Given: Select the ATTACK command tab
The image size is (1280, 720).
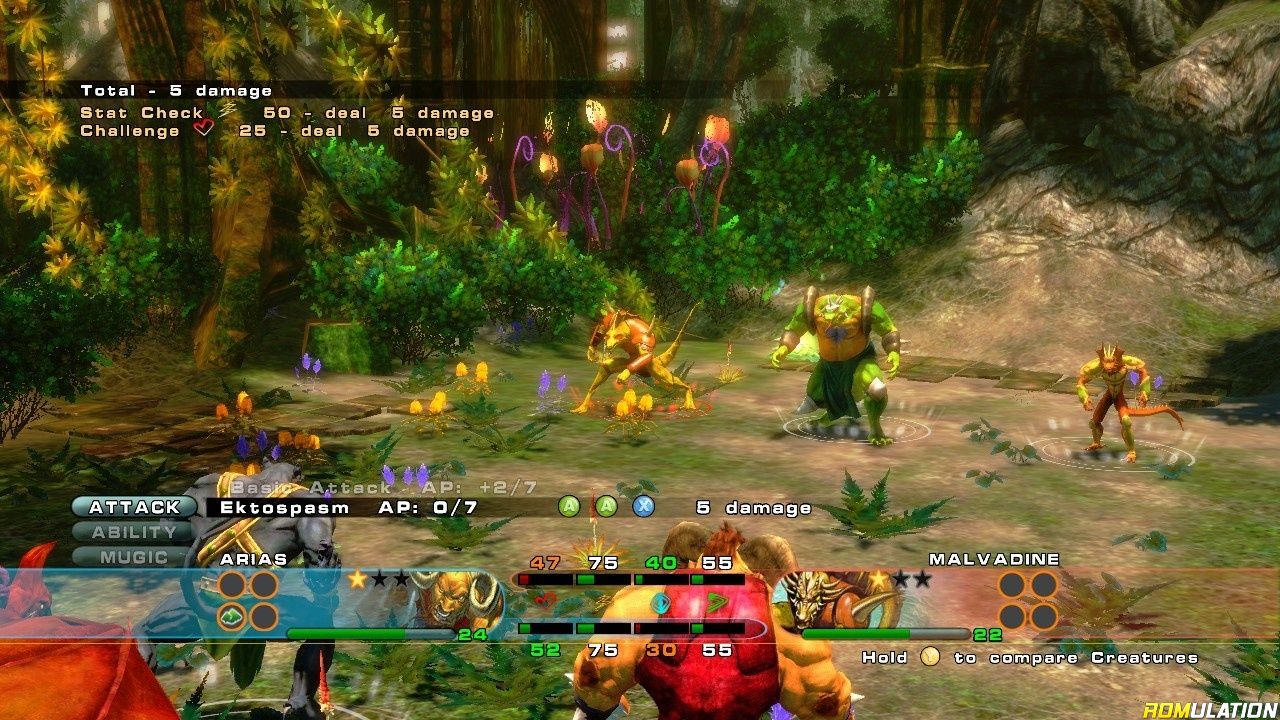Looking at the screenshot, I should click(x=134, y=508).
